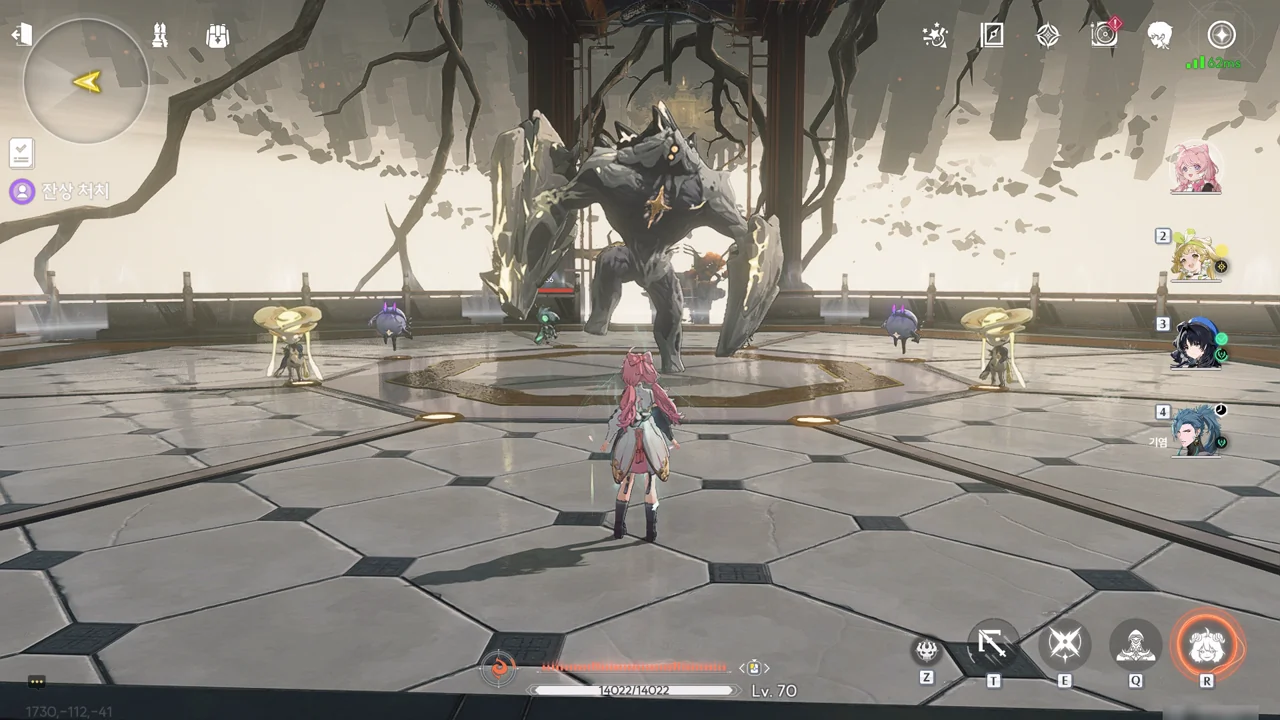
Task: Open the events party-popper icon
Action: click(935, 36)
